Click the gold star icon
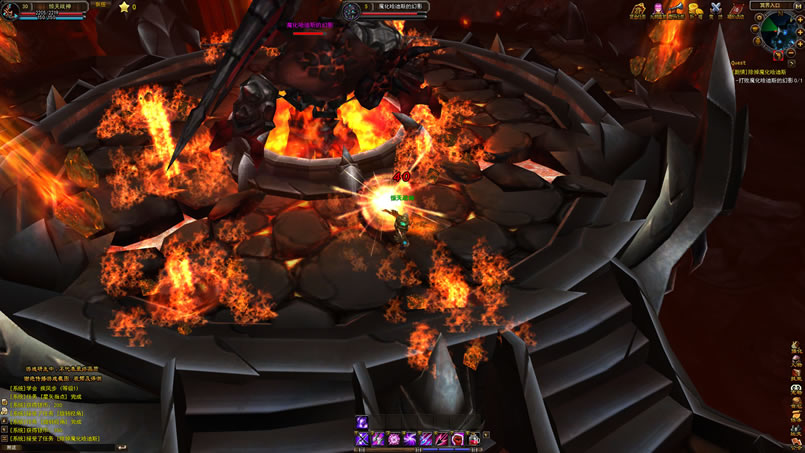The image size is (805, 453). (x=124, y=7)
